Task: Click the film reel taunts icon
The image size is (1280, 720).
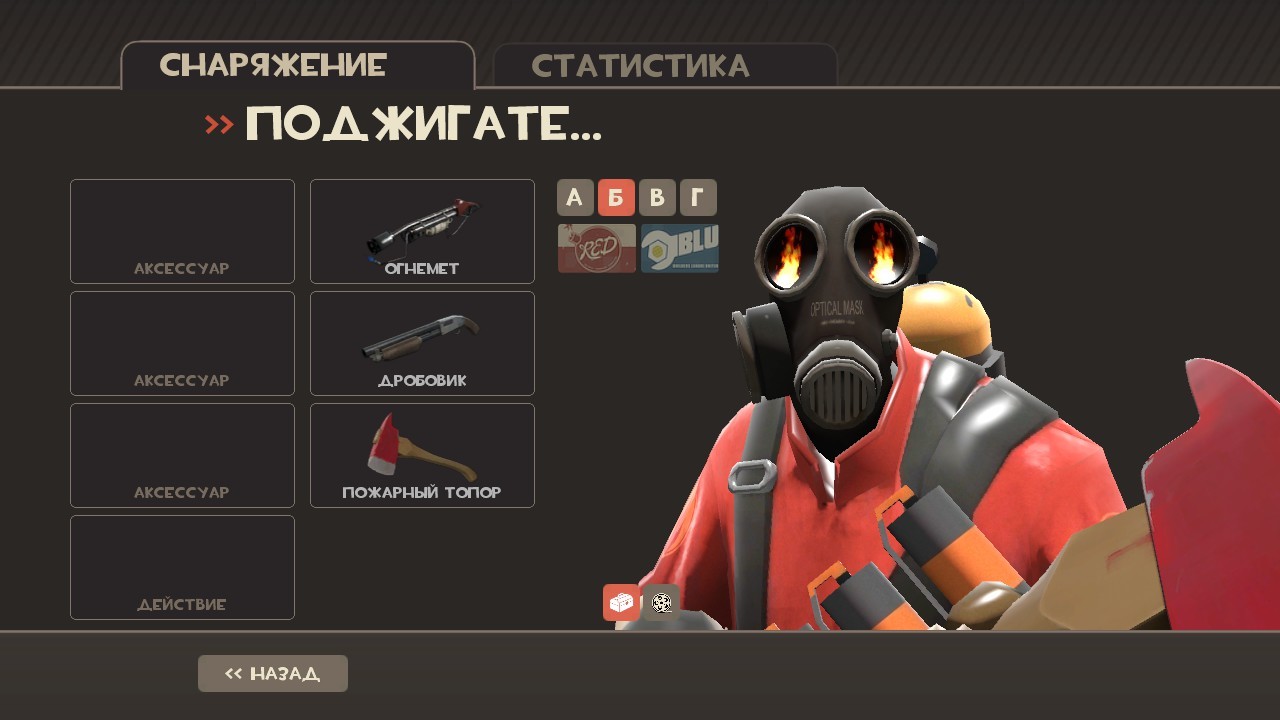Action: [660, 602]
